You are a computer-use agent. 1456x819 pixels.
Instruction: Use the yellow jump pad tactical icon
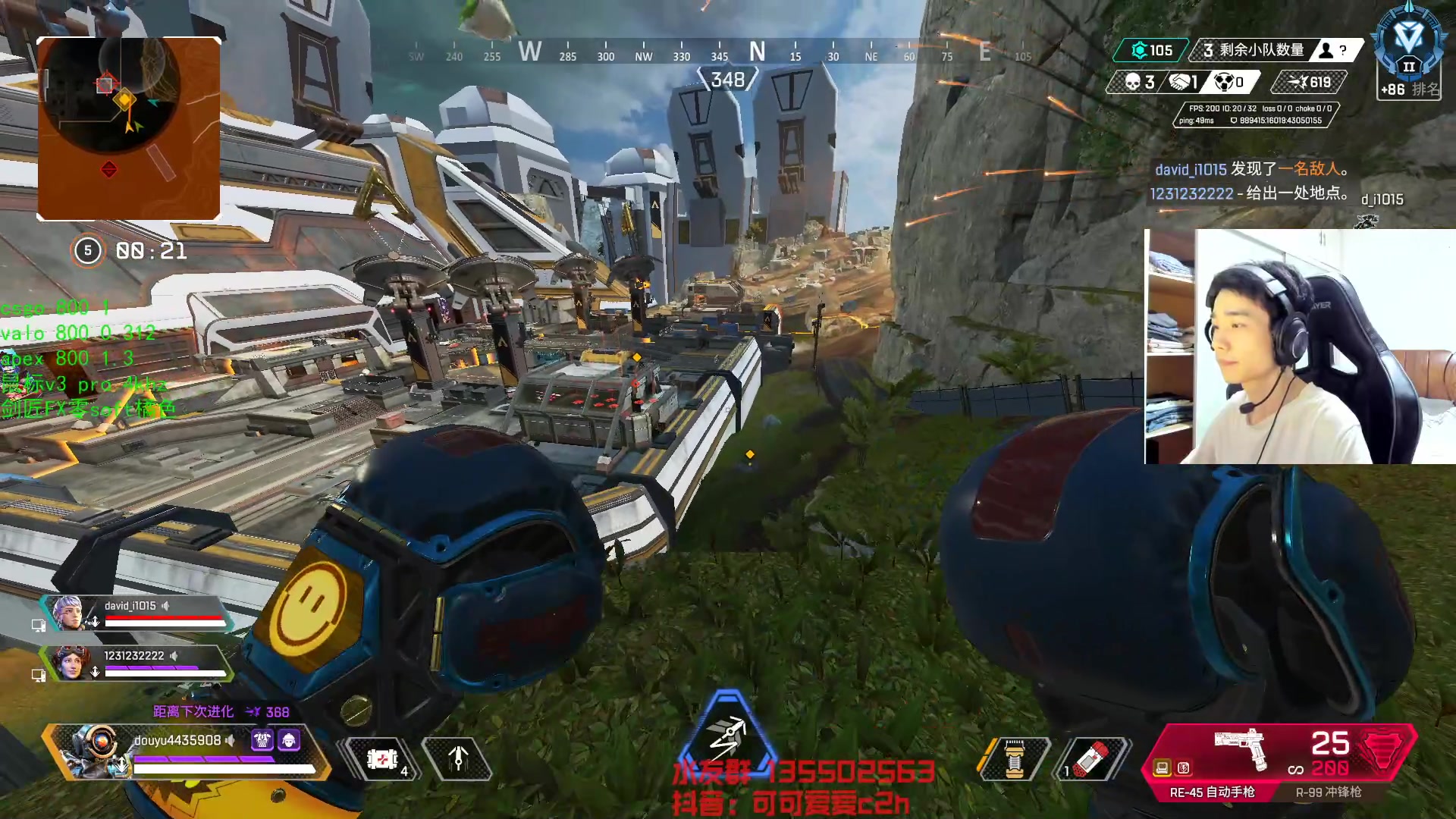(x=1014, y=758)
